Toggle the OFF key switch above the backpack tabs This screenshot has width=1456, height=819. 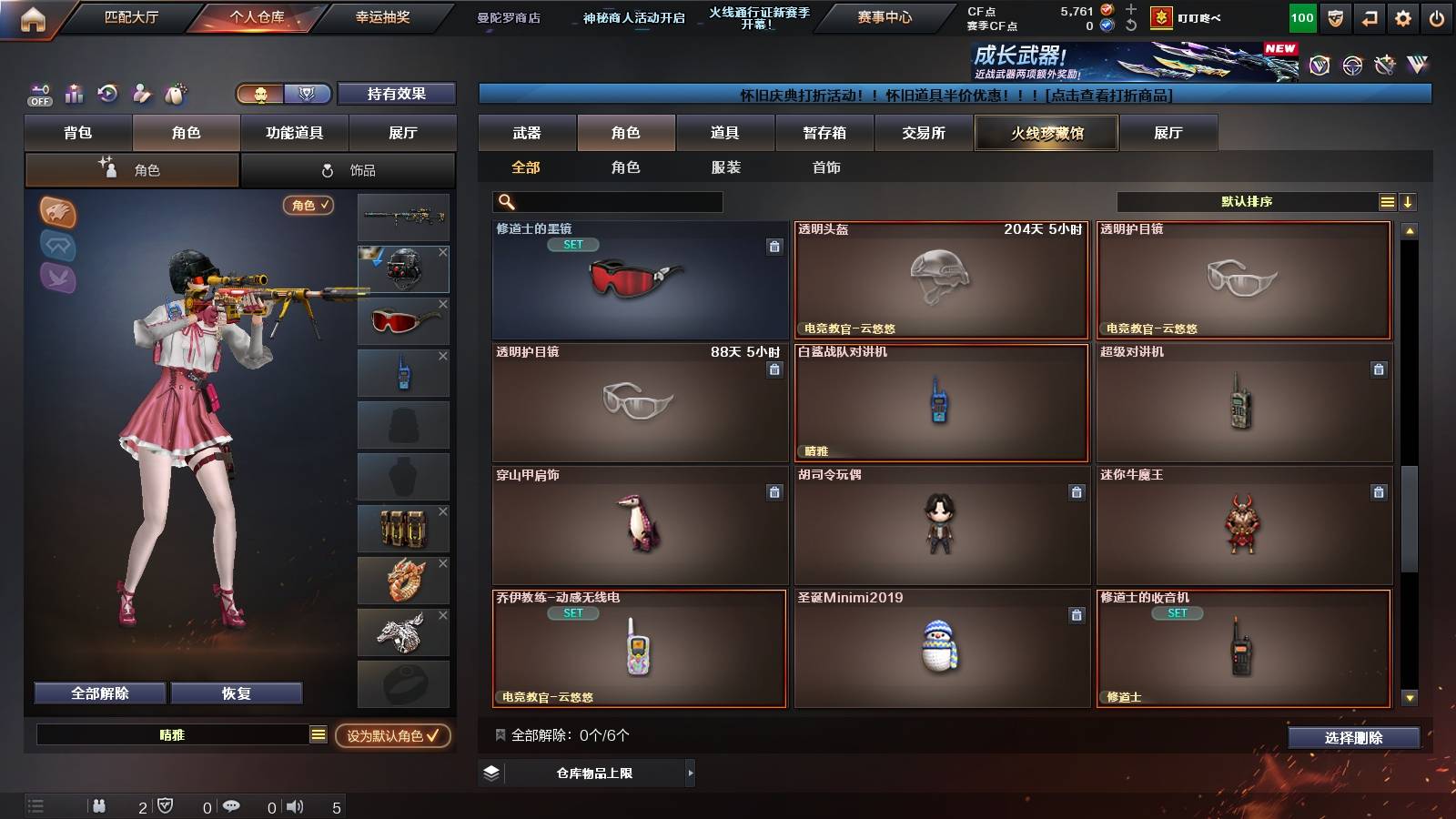(38, 94)
